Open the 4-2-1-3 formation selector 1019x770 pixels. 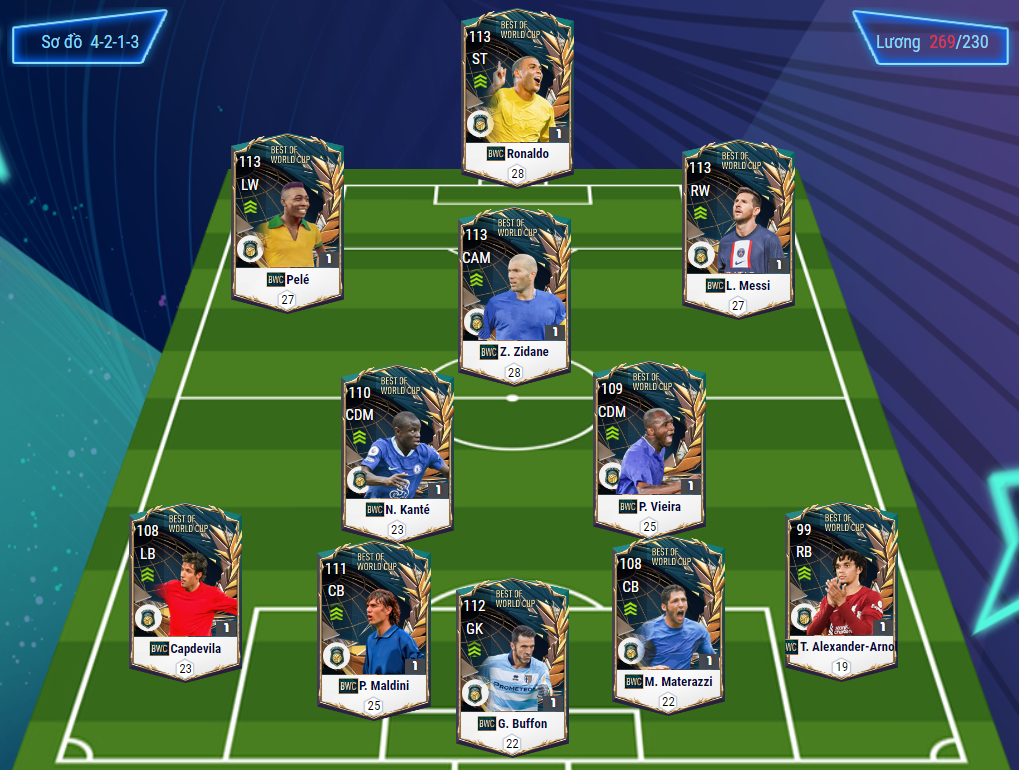(x=89, y=43)
